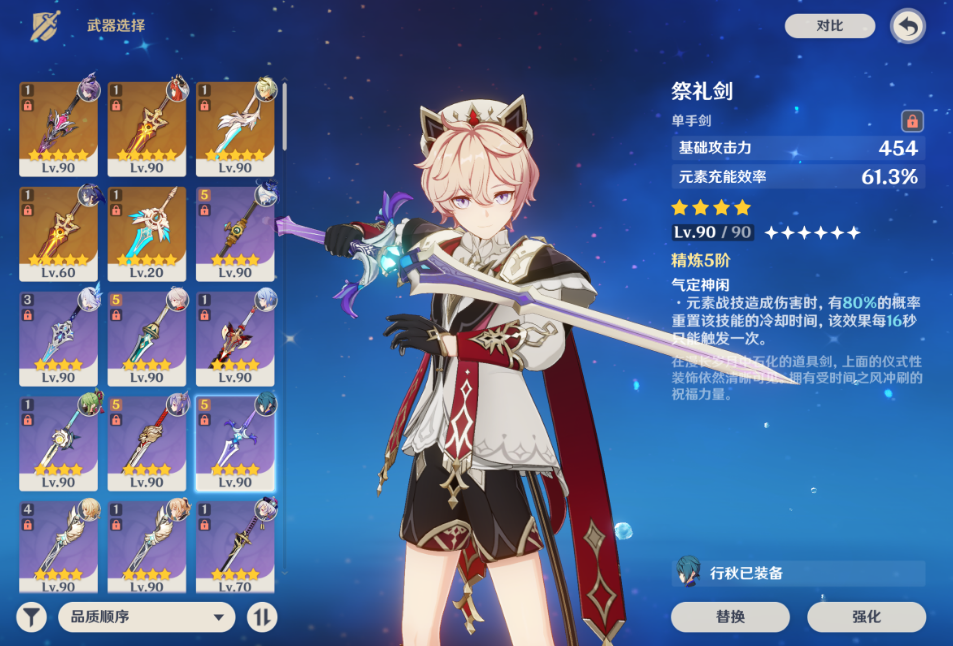
Task: Click 替换 to swap the weapon
Action: point(730,617)
